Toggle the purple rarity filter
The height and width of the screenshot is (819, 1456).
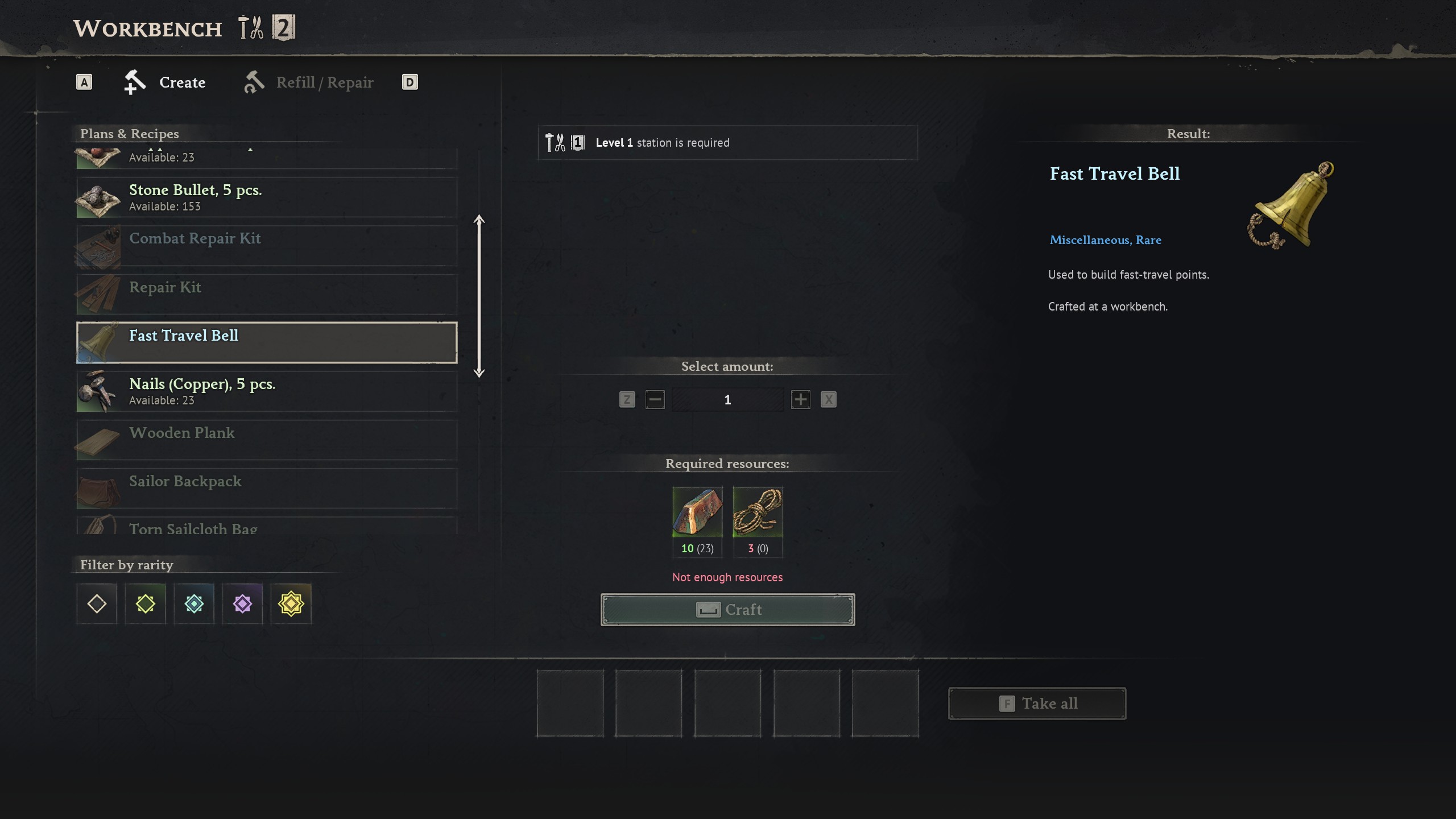242,603
